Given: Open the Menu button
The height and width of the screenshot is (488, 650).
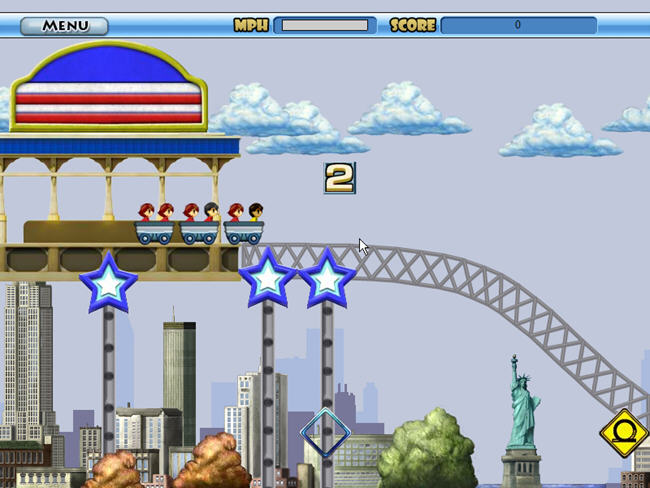Looking at the screenshot, I should tap(65, 26).
